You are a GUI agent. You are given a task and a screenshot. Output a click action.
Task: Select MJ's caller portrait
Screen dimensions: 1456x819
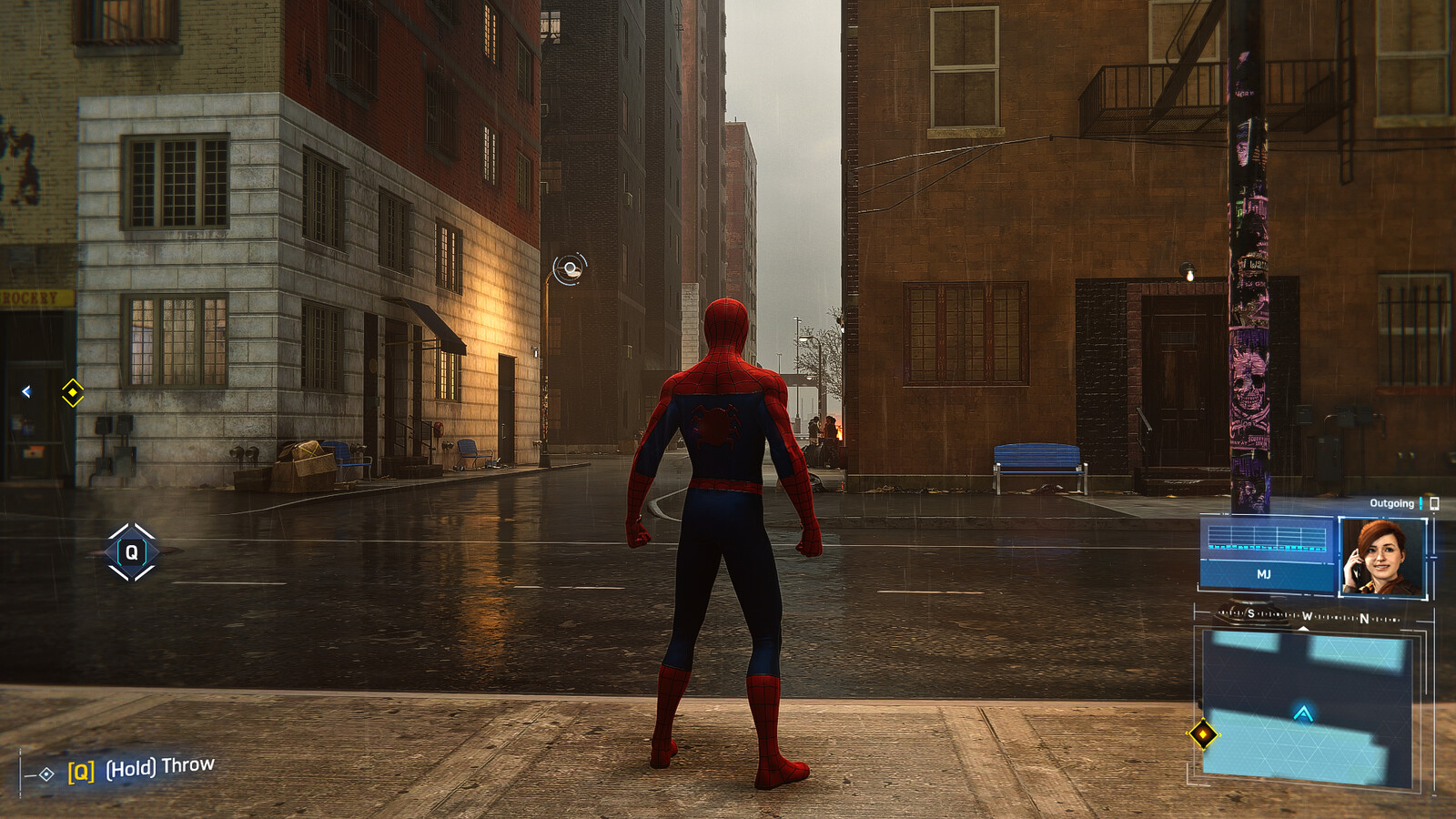click(x=1381, y=558)
